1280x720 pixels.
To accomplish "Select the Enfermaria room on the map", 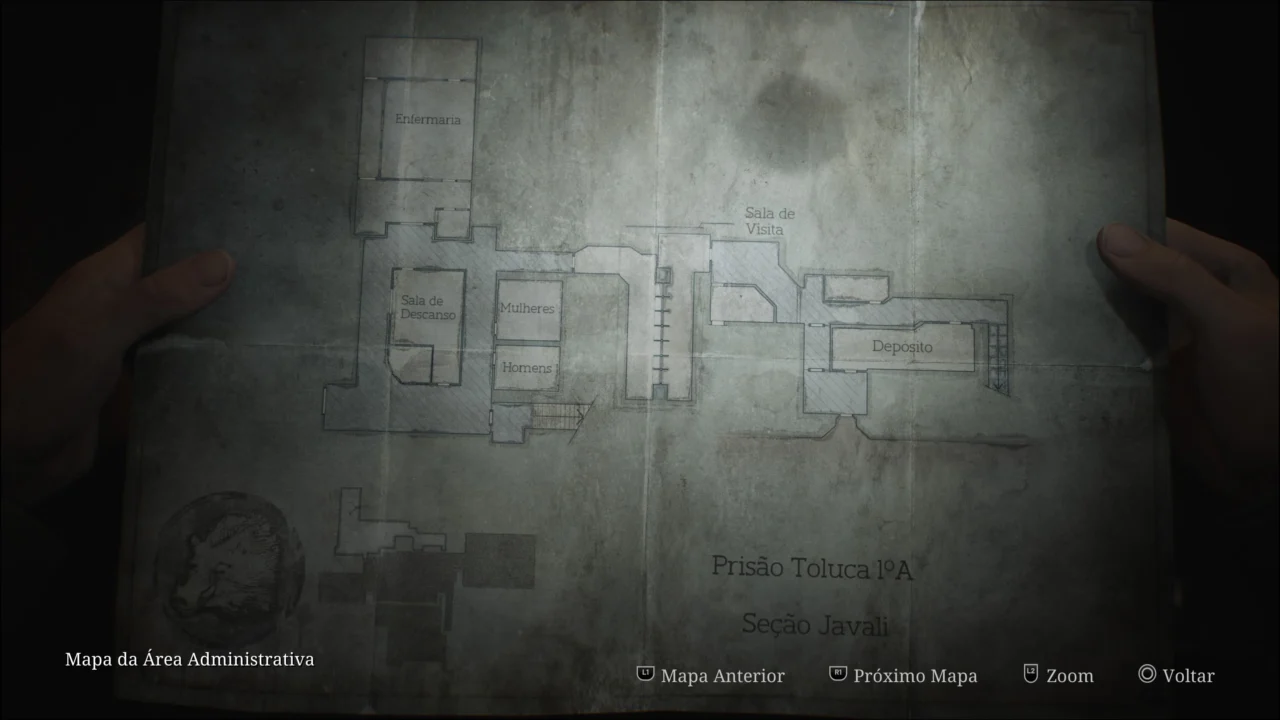I will click(428, 118).
